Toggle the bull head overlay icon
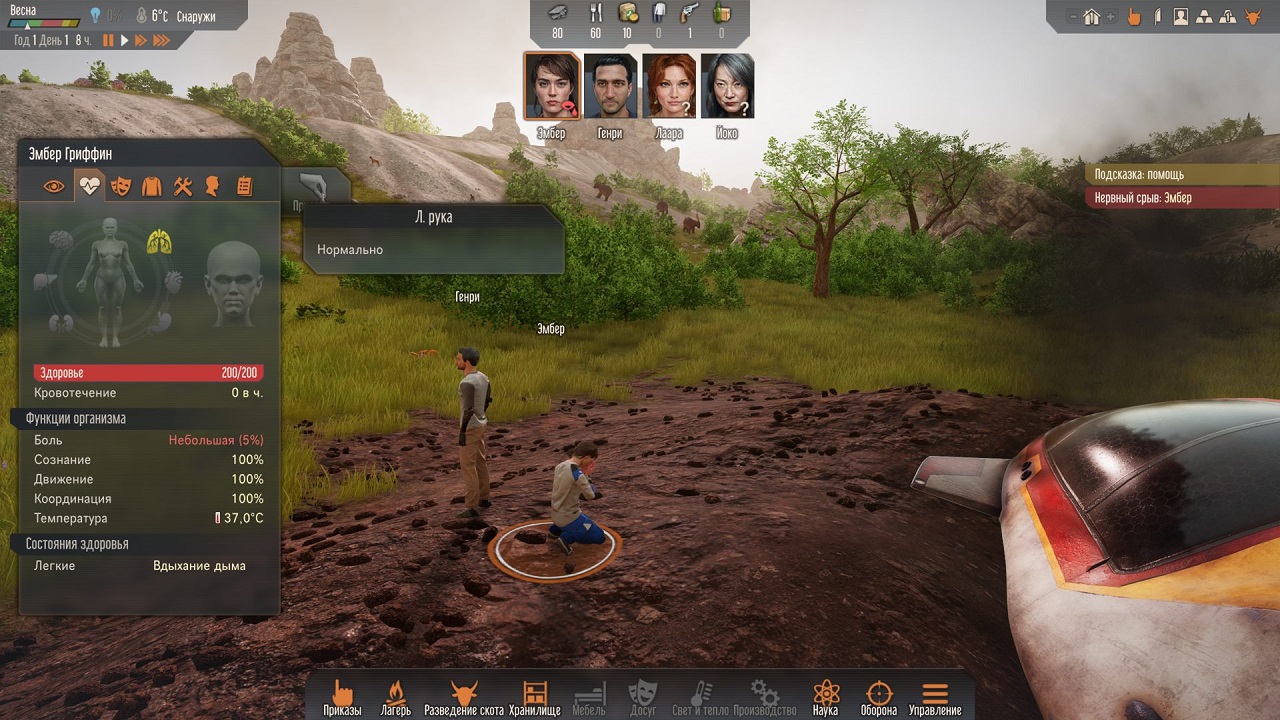This screenshot has height=720, width=1280. [x=1251, y=16]
